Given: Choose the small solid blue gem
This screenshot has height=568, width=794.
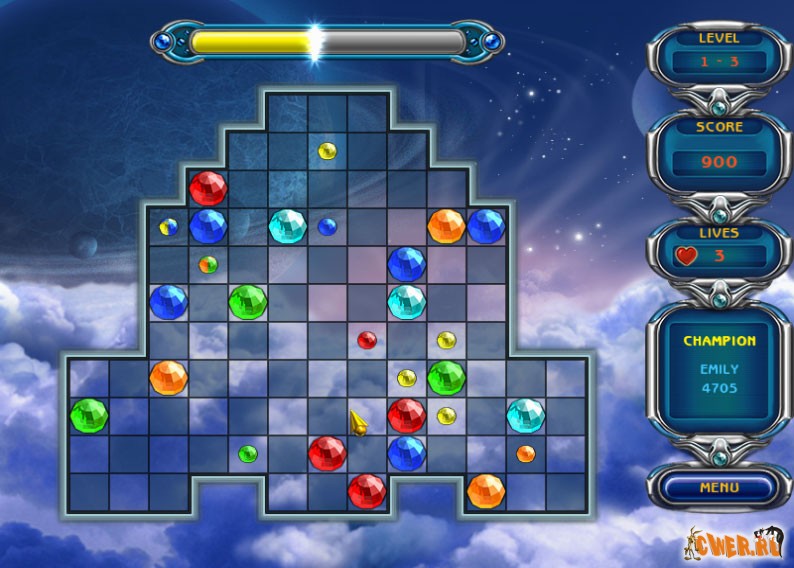Looking at the screenshot, I should 327,227.
